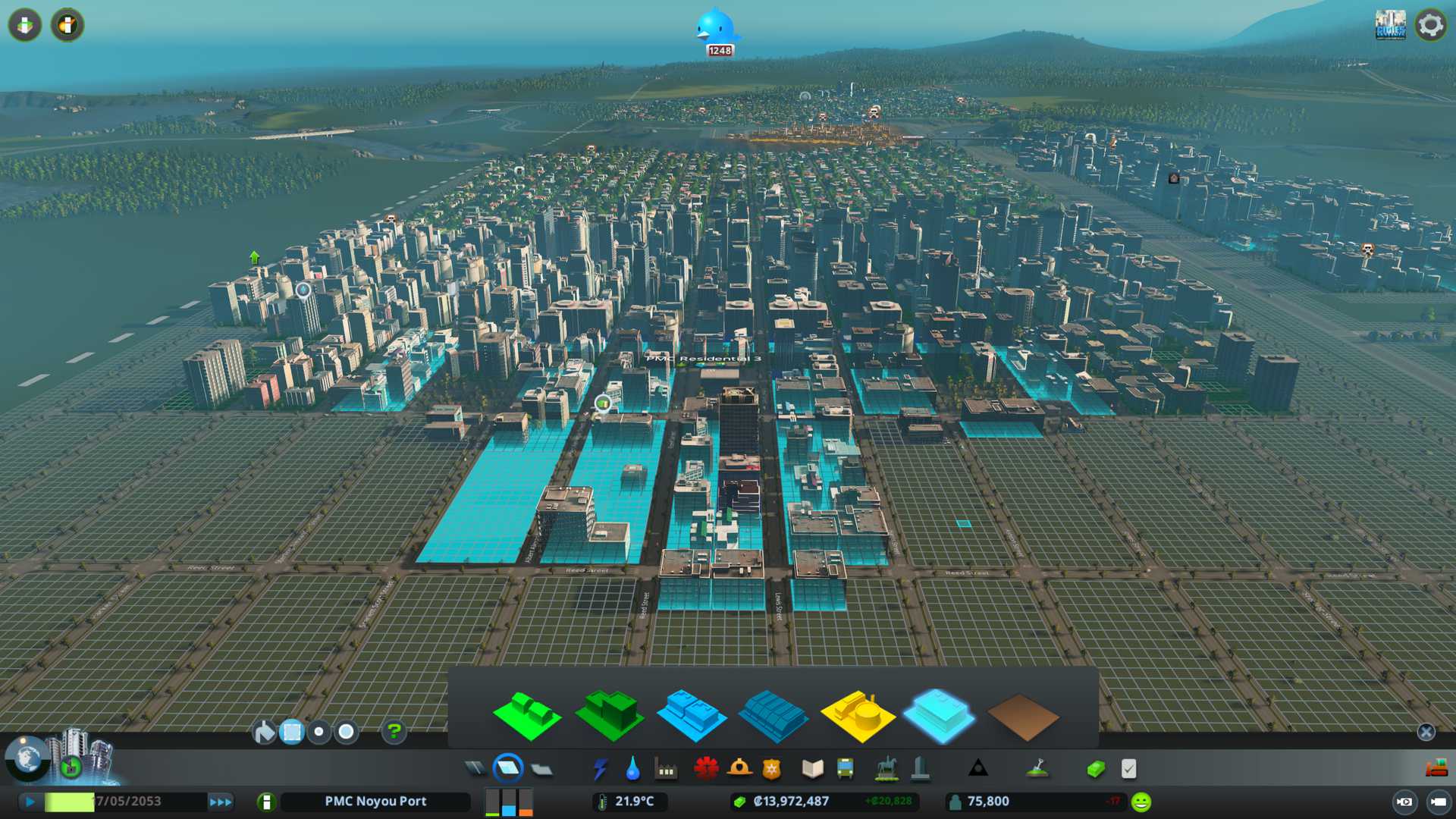Screen dimensions: 1456x819
Task: Open the Education book menu
Action: (x=812, y=769)
